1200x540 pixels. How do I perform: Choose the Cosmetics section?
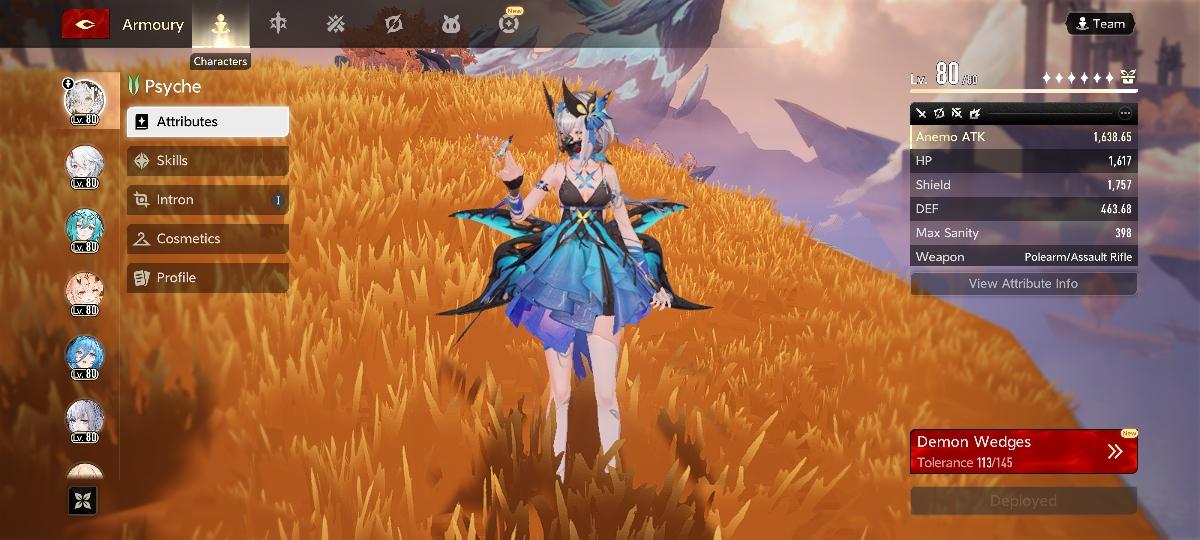point(208,239)
